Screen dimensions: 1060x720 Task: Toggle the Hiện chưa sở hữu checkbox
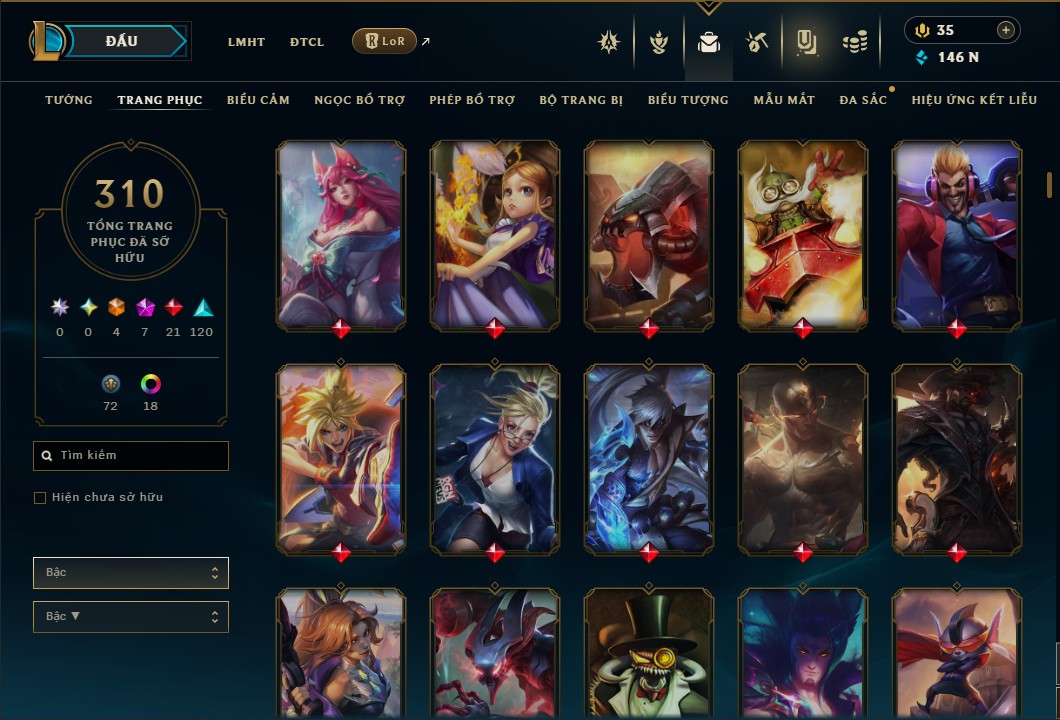click(40, 498)
